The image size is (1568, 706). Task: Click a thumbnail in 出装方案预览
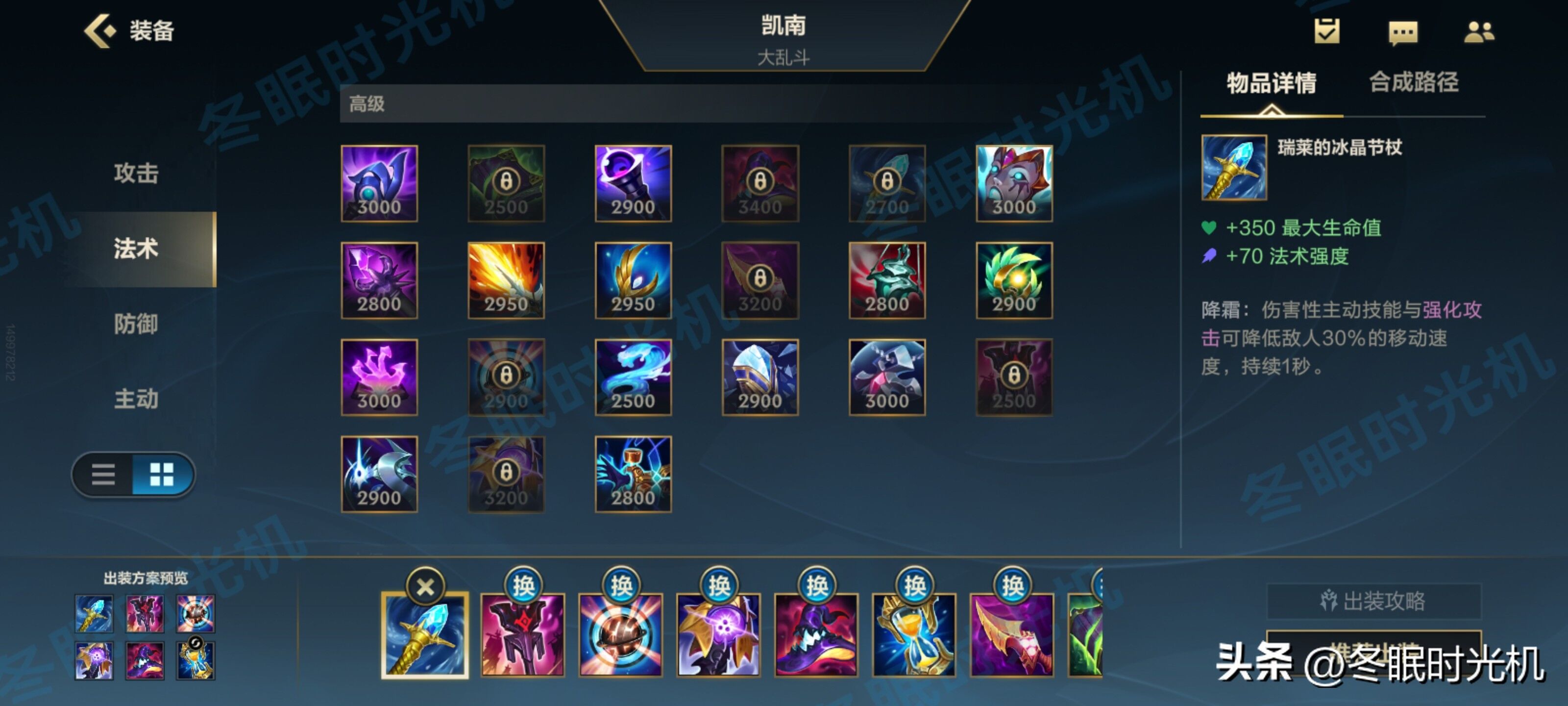pos(95,614)
